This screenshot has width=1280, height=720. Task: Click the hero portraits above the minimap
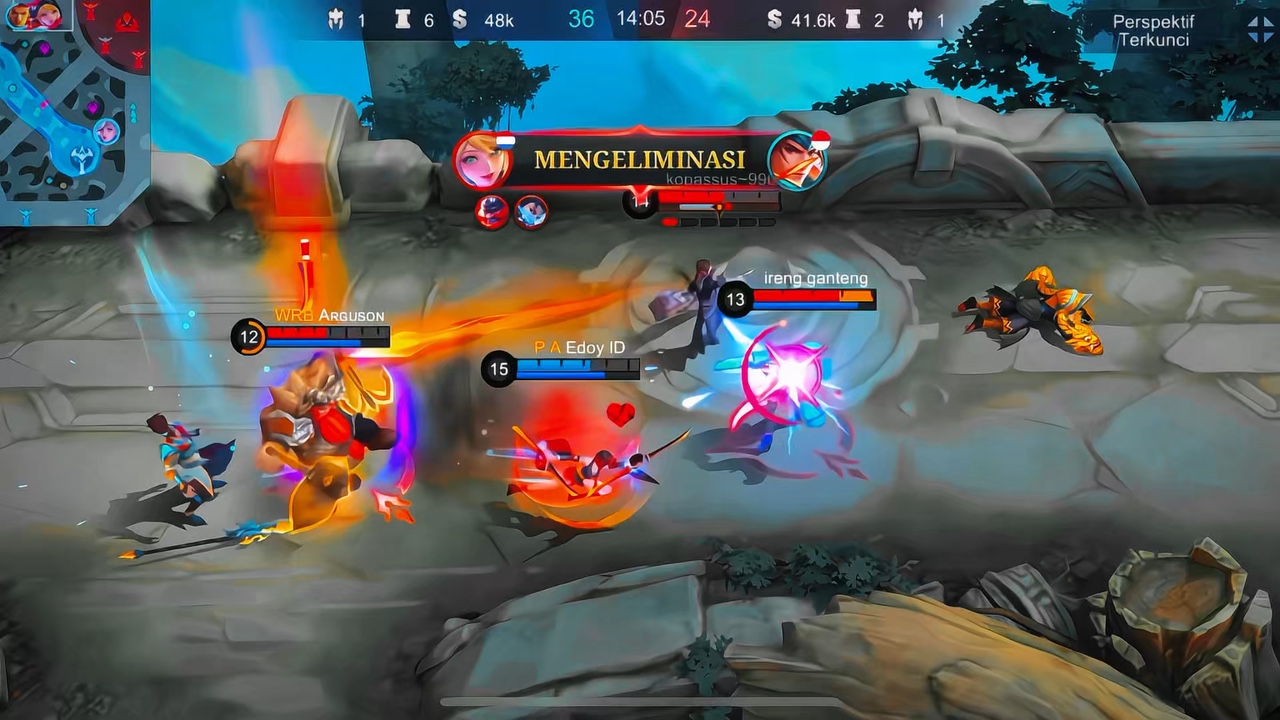[34, 14]
